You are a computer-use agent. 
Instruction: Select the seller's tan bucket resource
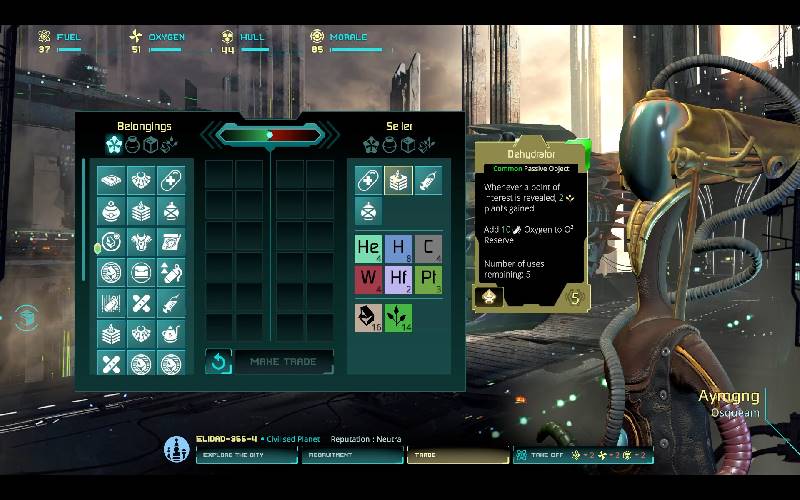coord(369,318)
